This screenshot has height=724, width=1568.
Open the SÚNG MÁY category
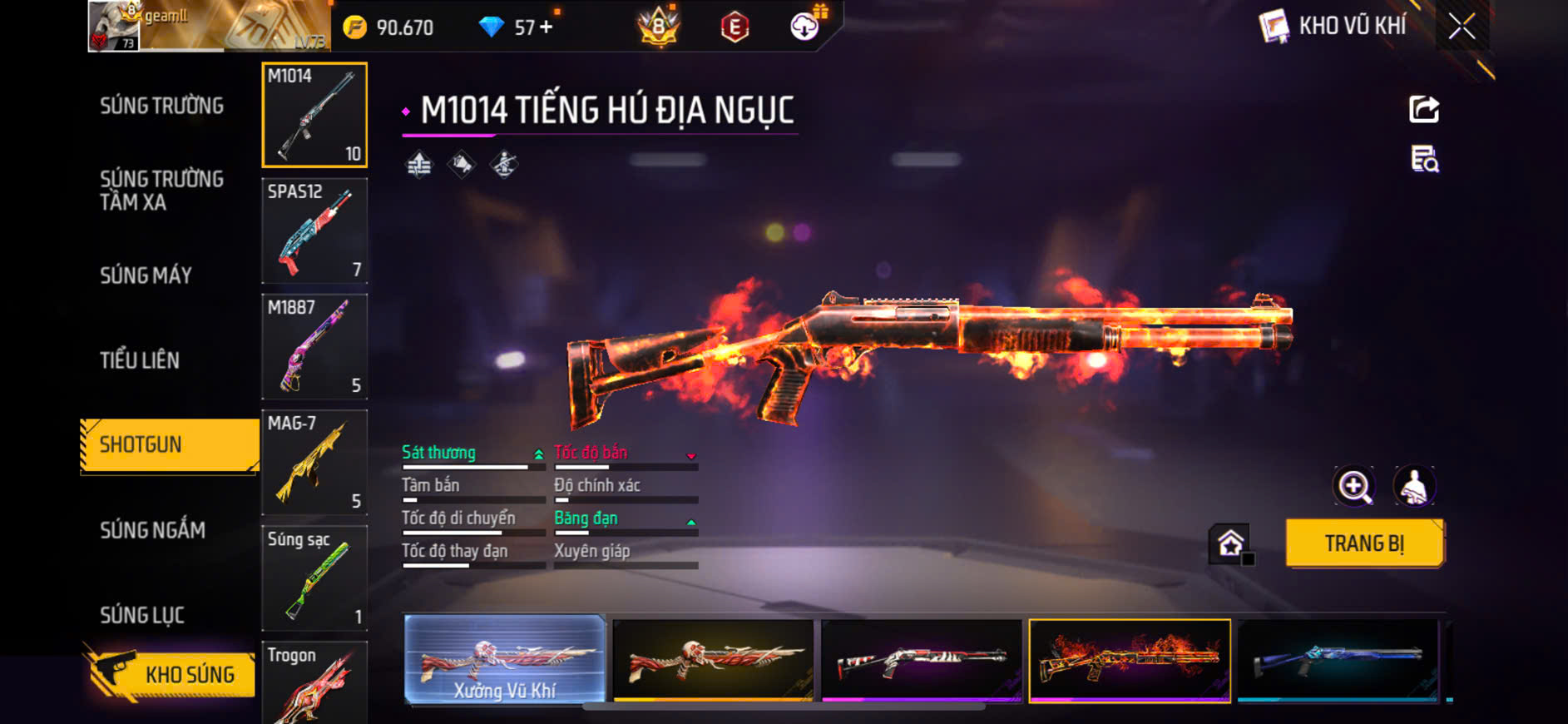pos(146,275)
